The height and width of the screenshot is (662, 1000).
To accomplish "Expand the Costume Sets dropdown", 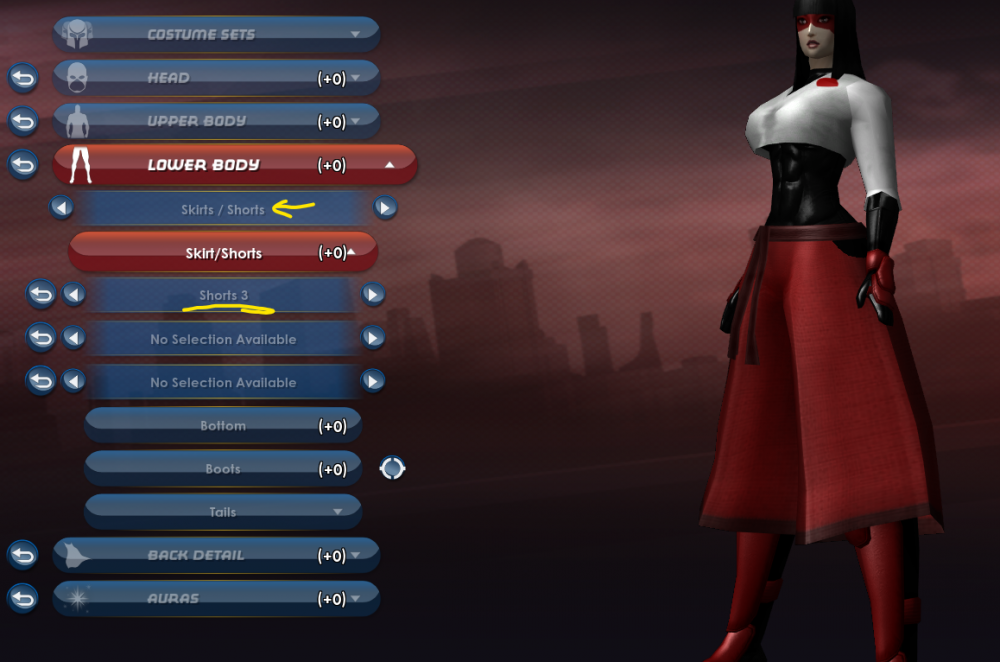I will pyautogui.click(x=216, y=34).
